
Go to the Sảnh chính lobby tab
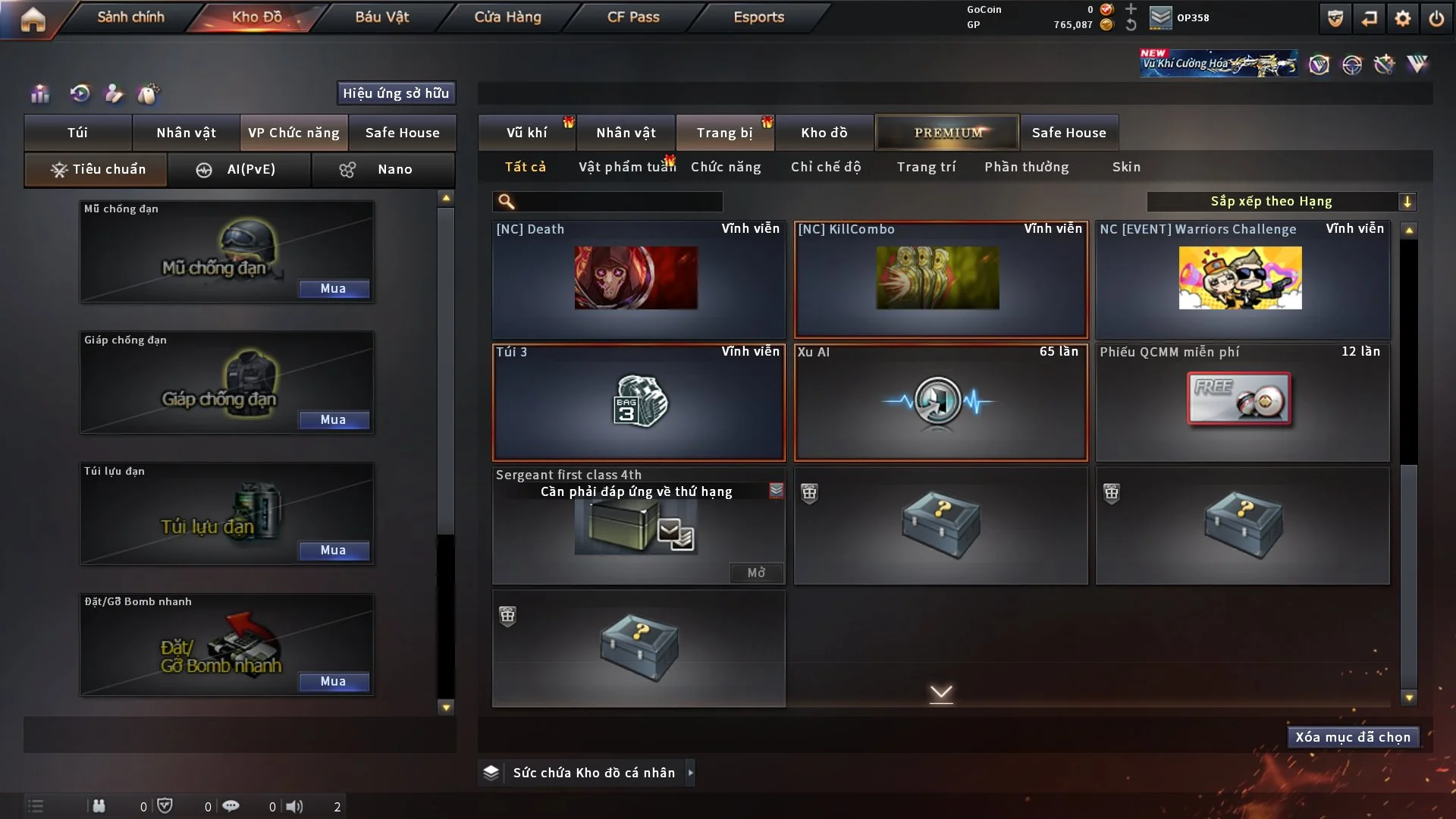click(x=130, y=17)
